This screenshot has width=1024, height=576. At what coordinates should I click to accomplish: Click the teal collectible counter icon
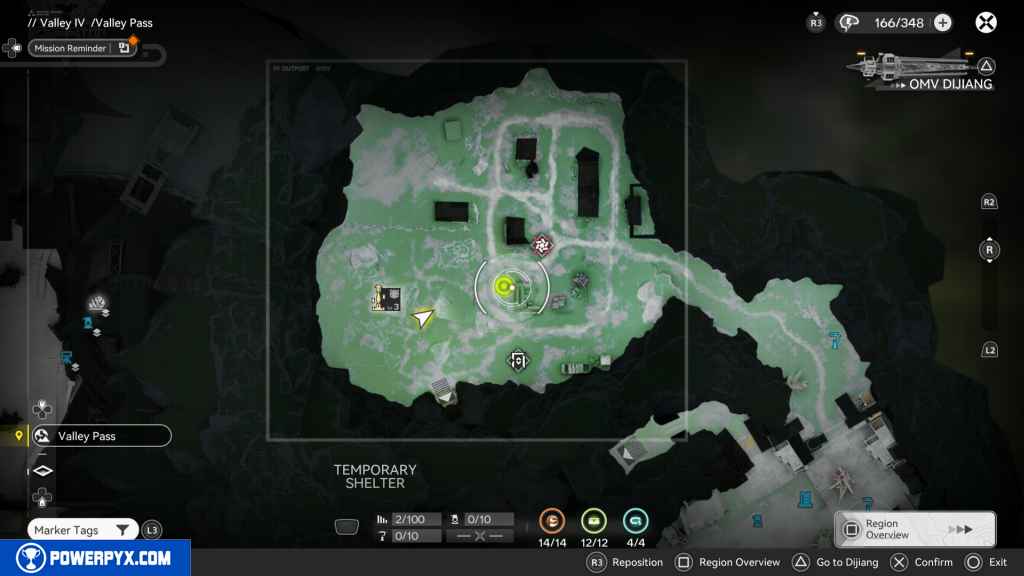click(x=635, y=520)
